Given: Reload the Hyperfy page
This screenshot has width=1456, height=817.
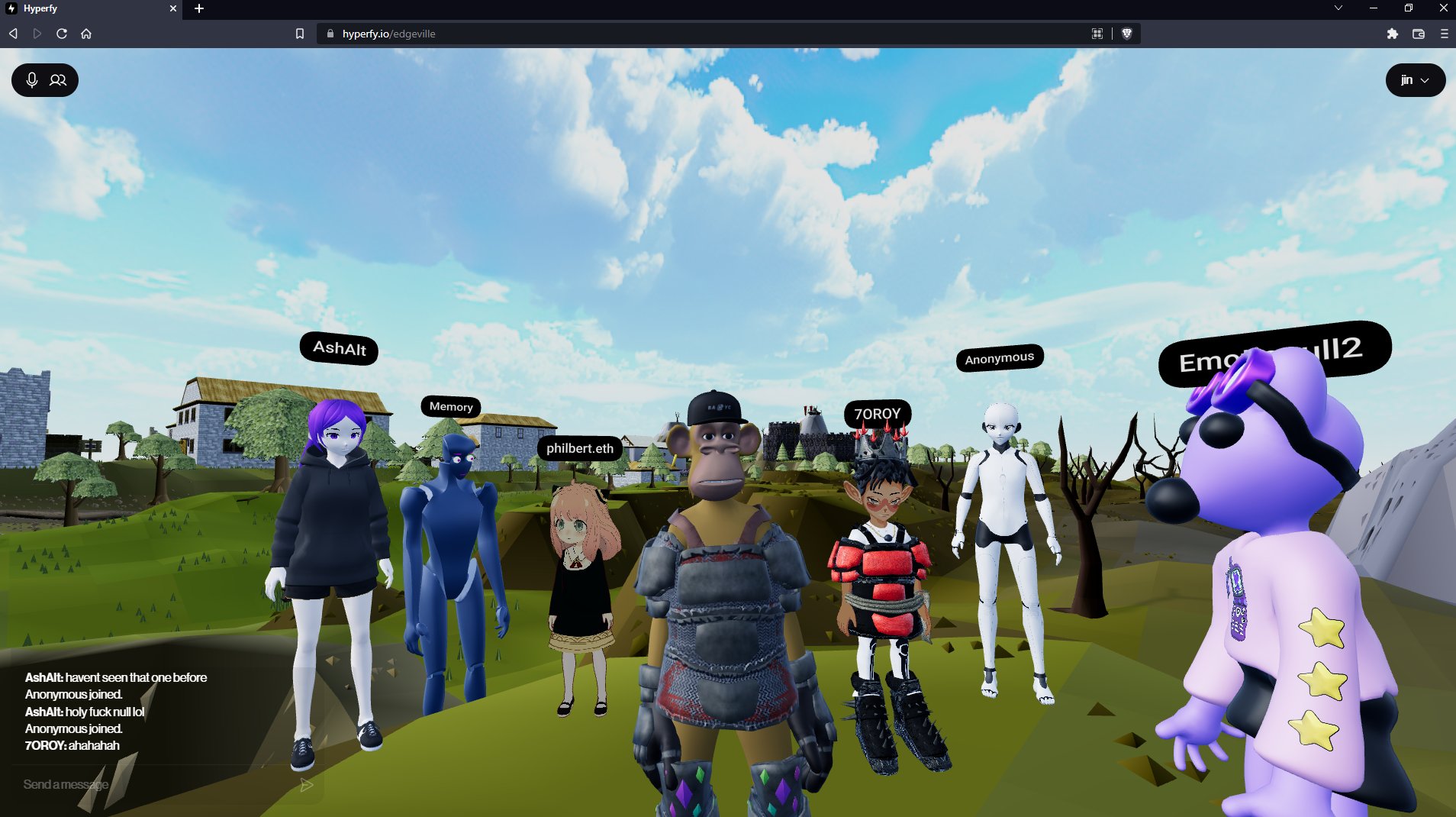Looking at the screenshot, I should [x=61, y=33].
